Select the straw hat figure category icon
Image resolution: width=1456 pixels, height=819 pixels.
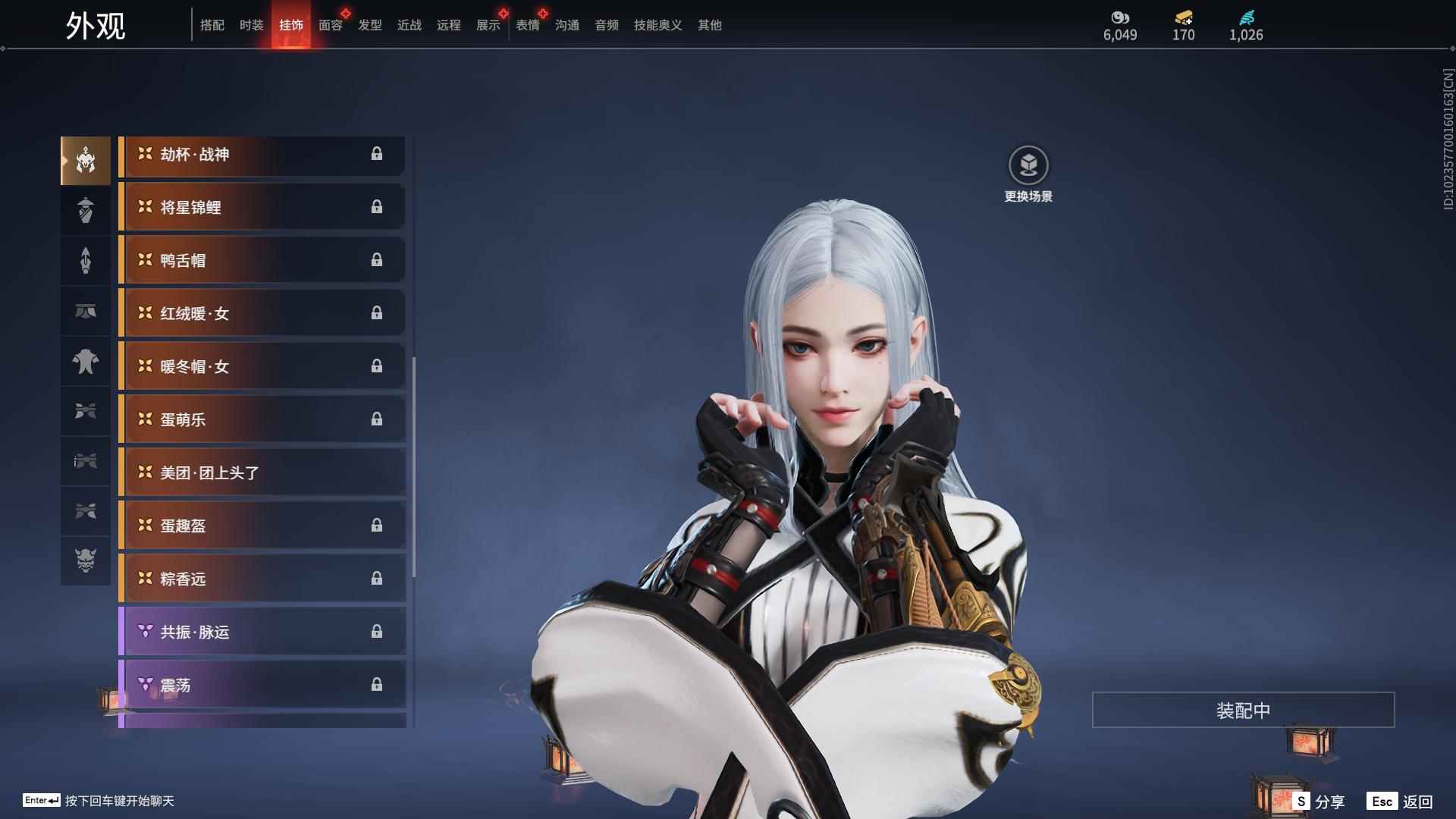point(86,210)
